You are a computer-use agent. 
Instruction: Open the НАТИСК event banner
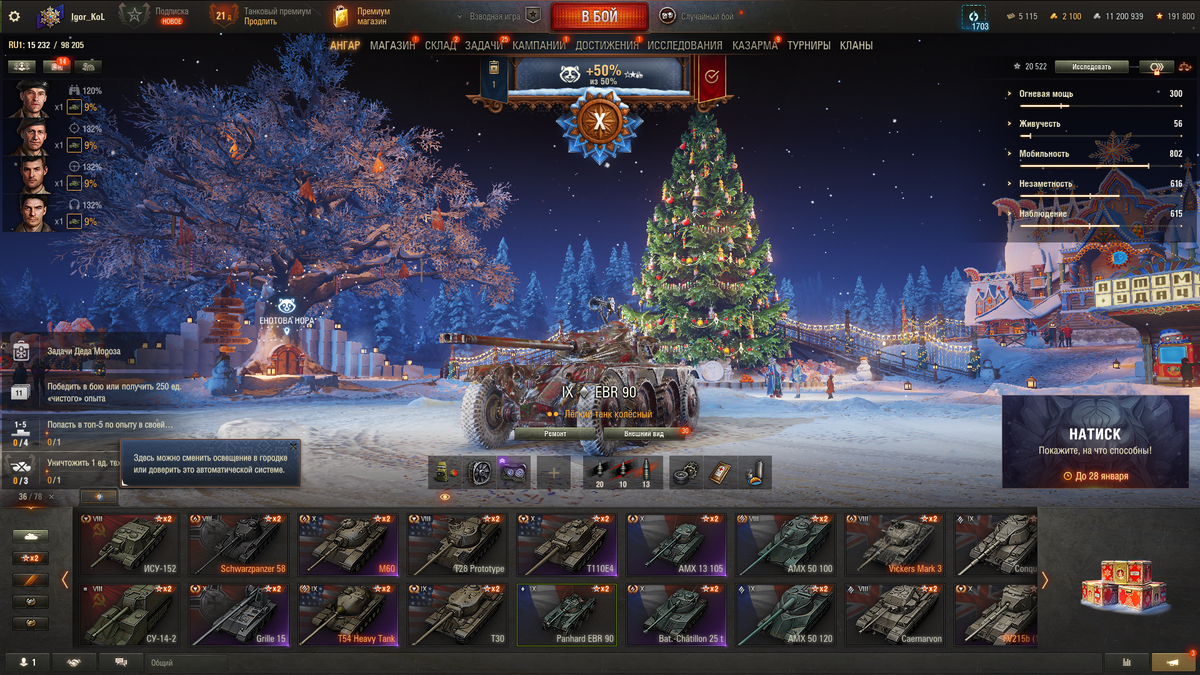(1094, 441)
